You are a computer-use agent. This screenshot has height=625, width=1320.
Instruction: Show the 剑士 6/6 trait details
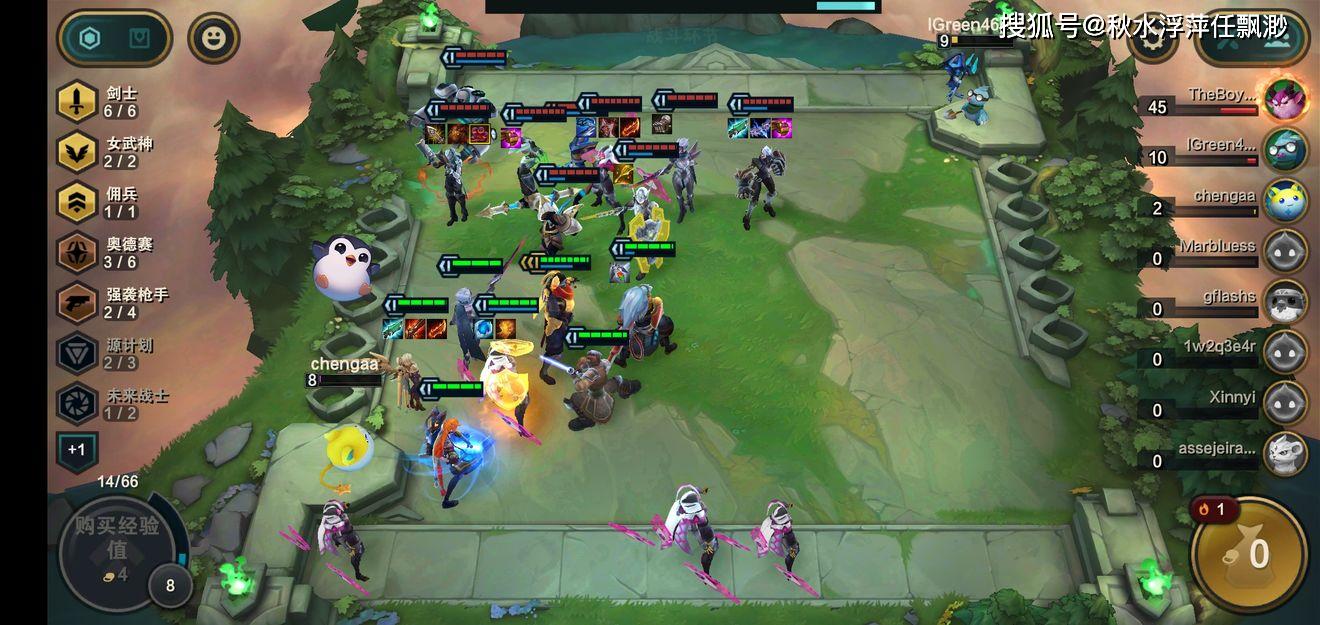[x=77, y=101]
